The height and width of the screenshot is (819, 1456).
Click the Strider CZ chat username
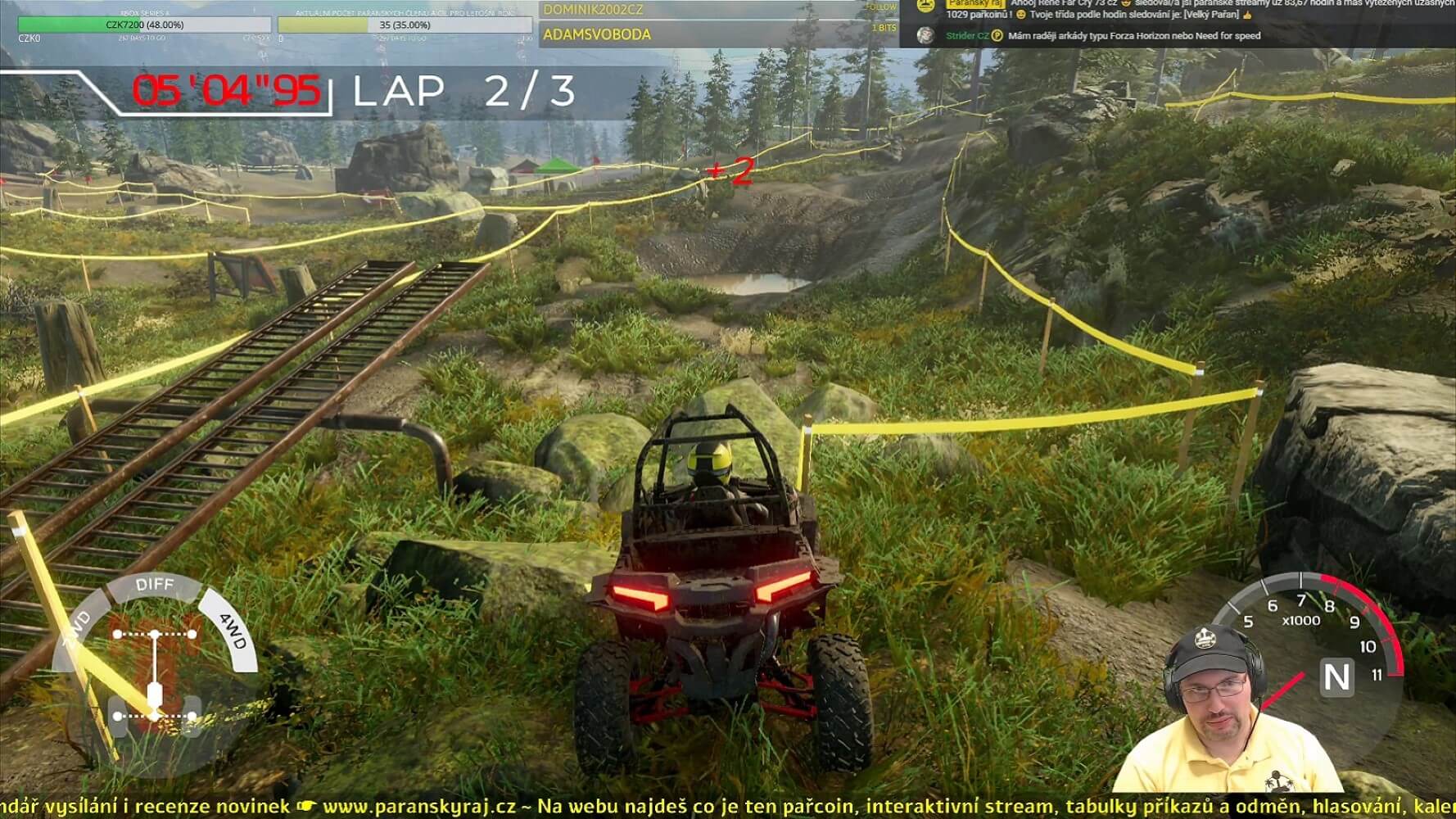point(967,36)
